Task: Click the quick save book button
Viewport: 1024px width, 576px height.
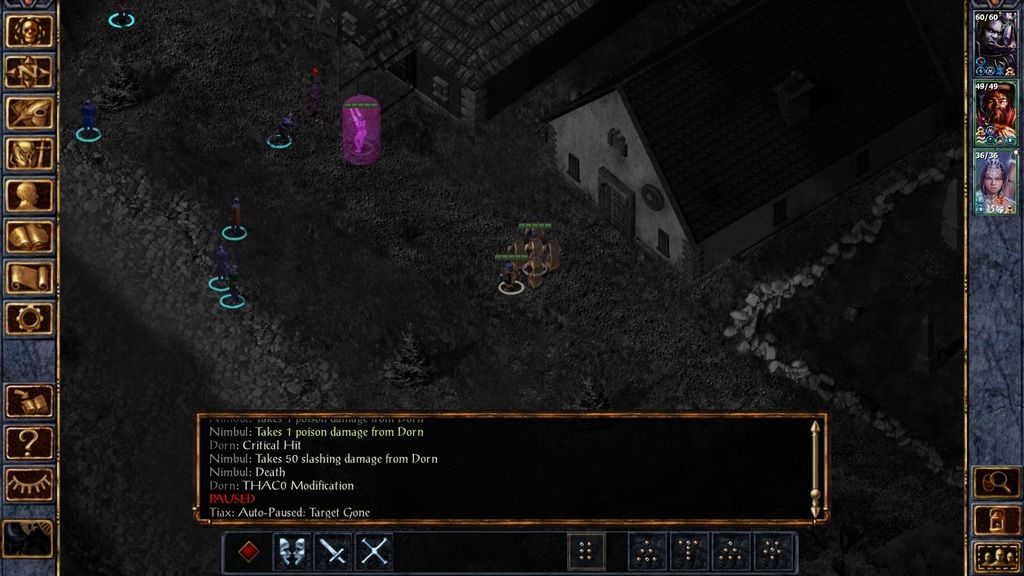Action: (29, 401)
